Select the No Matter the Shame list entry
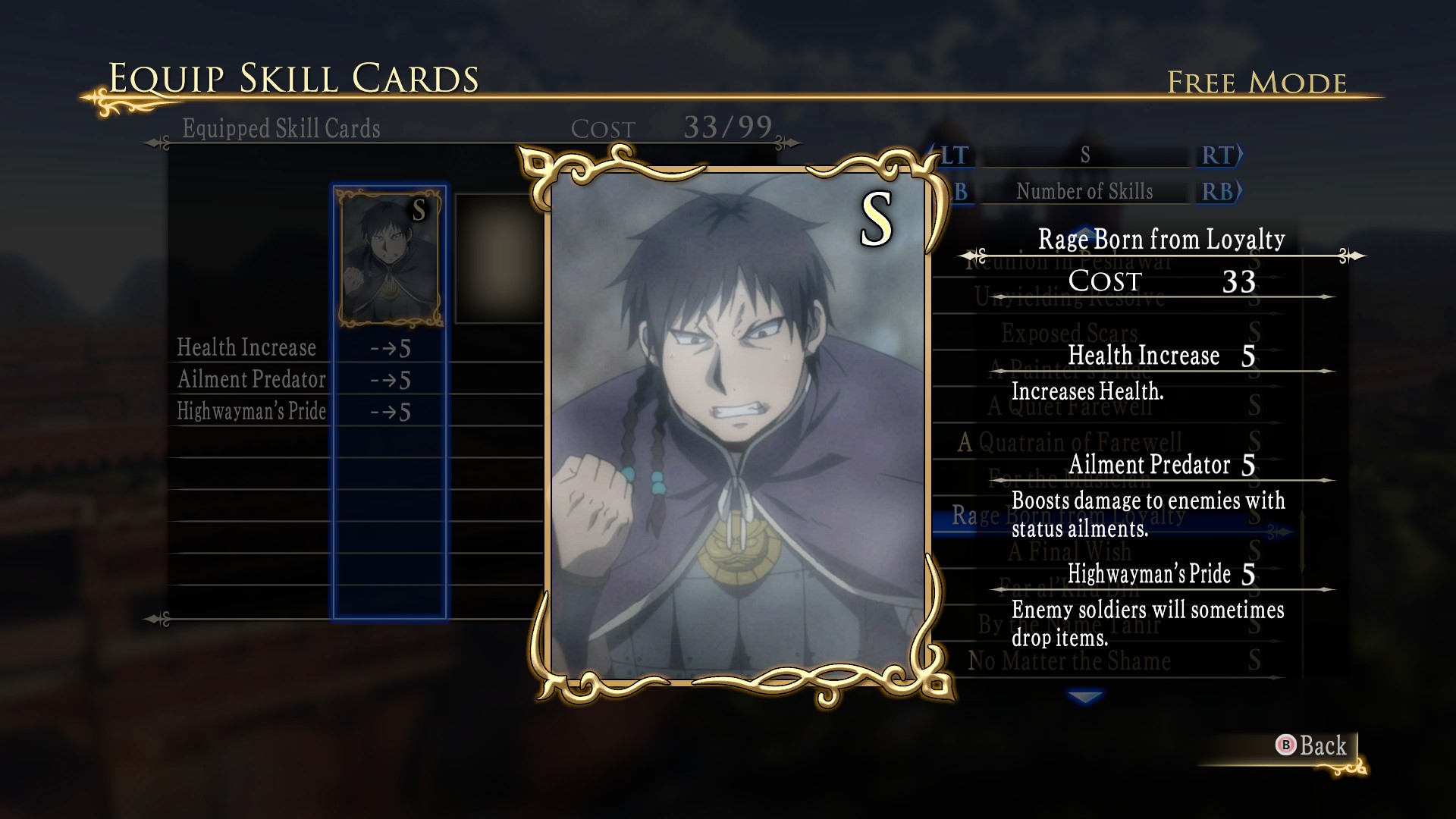This screenshot has width=1456, height=819. tap(1069, 661)
